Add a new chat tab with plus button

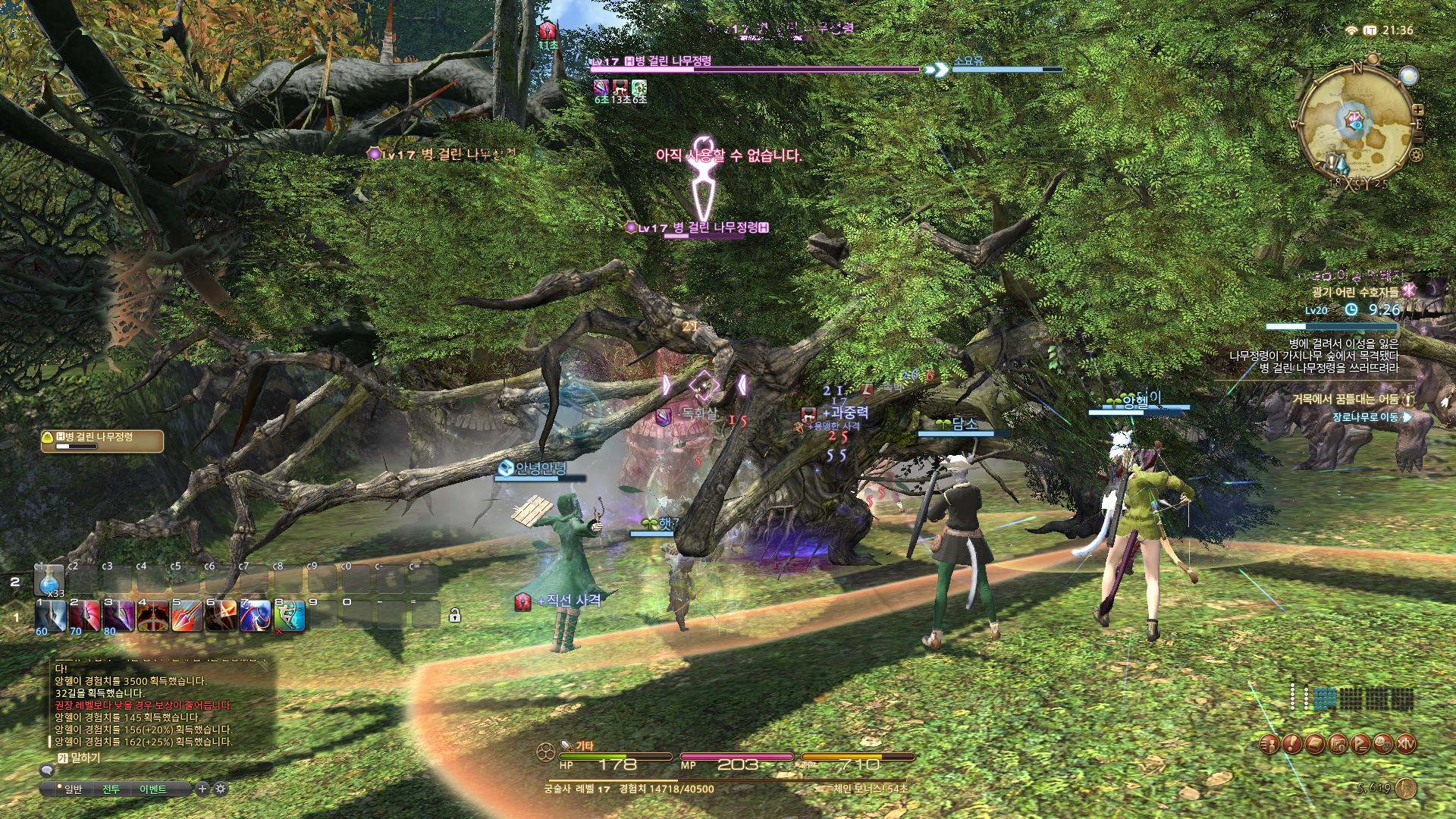coord(202,789)
